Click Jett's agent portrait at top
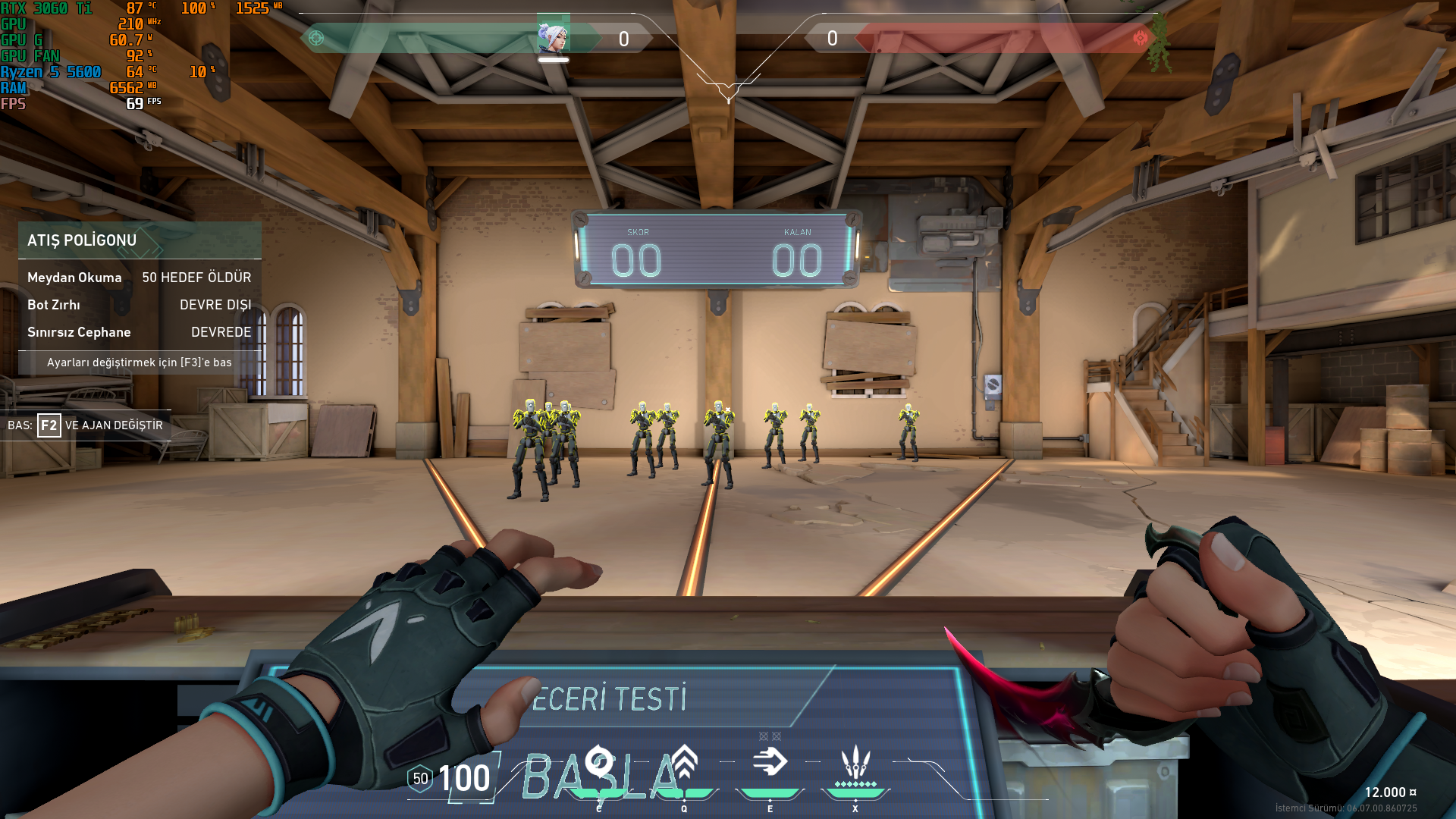The width and height of the screenshot is (1456, 819). click(x=553, y=36)
